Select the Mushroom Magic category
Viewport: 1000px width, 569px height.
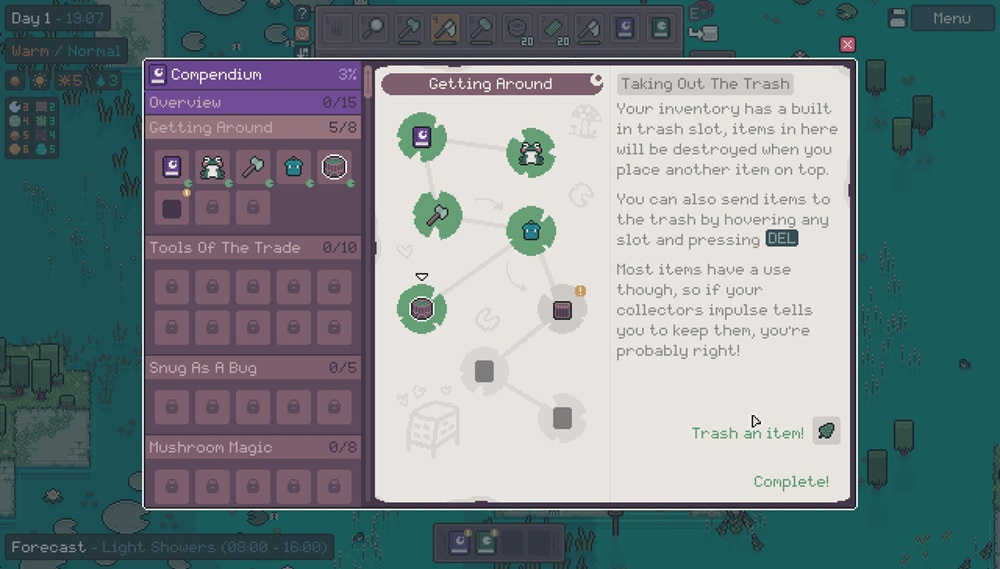(254, 447)
